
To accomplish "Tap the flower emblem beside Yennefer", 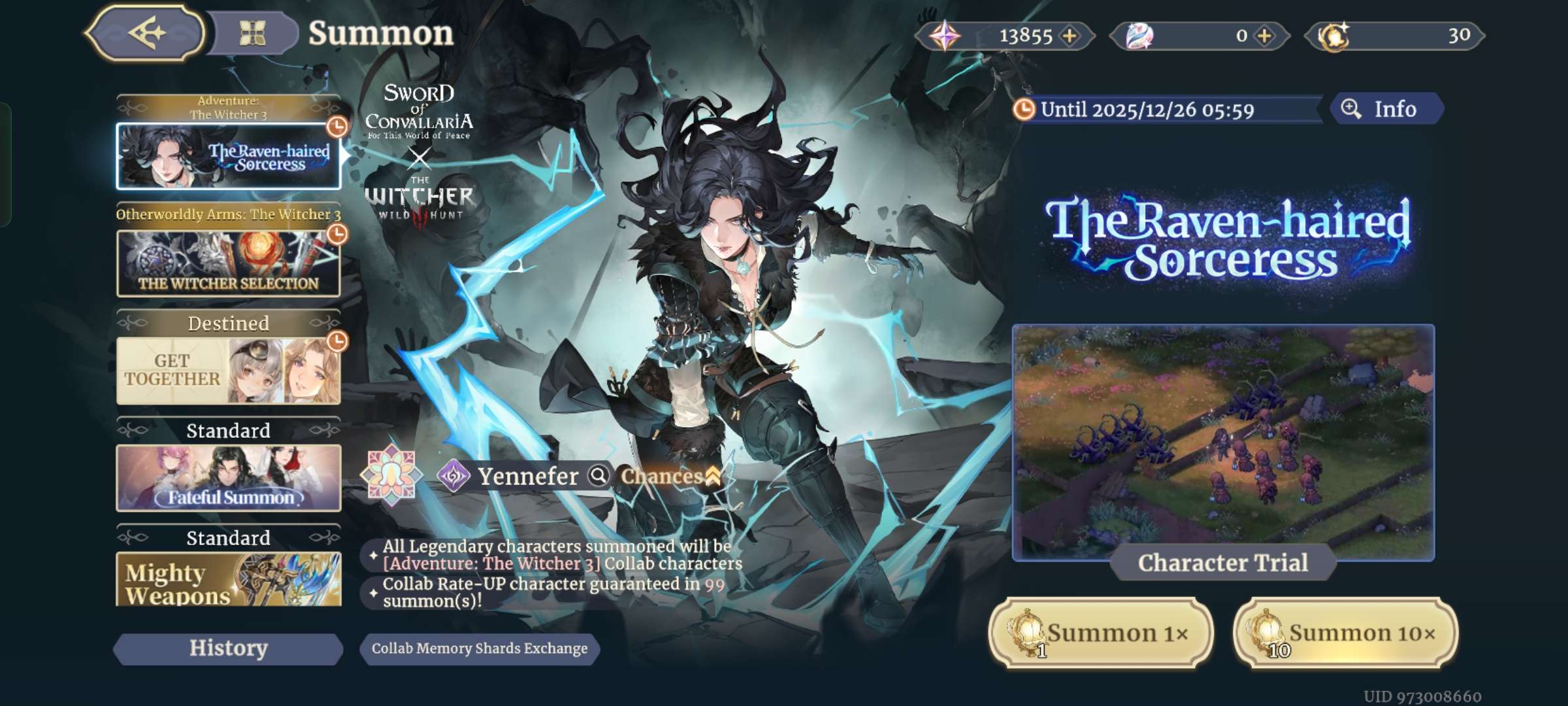I will click(x=391, y=475).
